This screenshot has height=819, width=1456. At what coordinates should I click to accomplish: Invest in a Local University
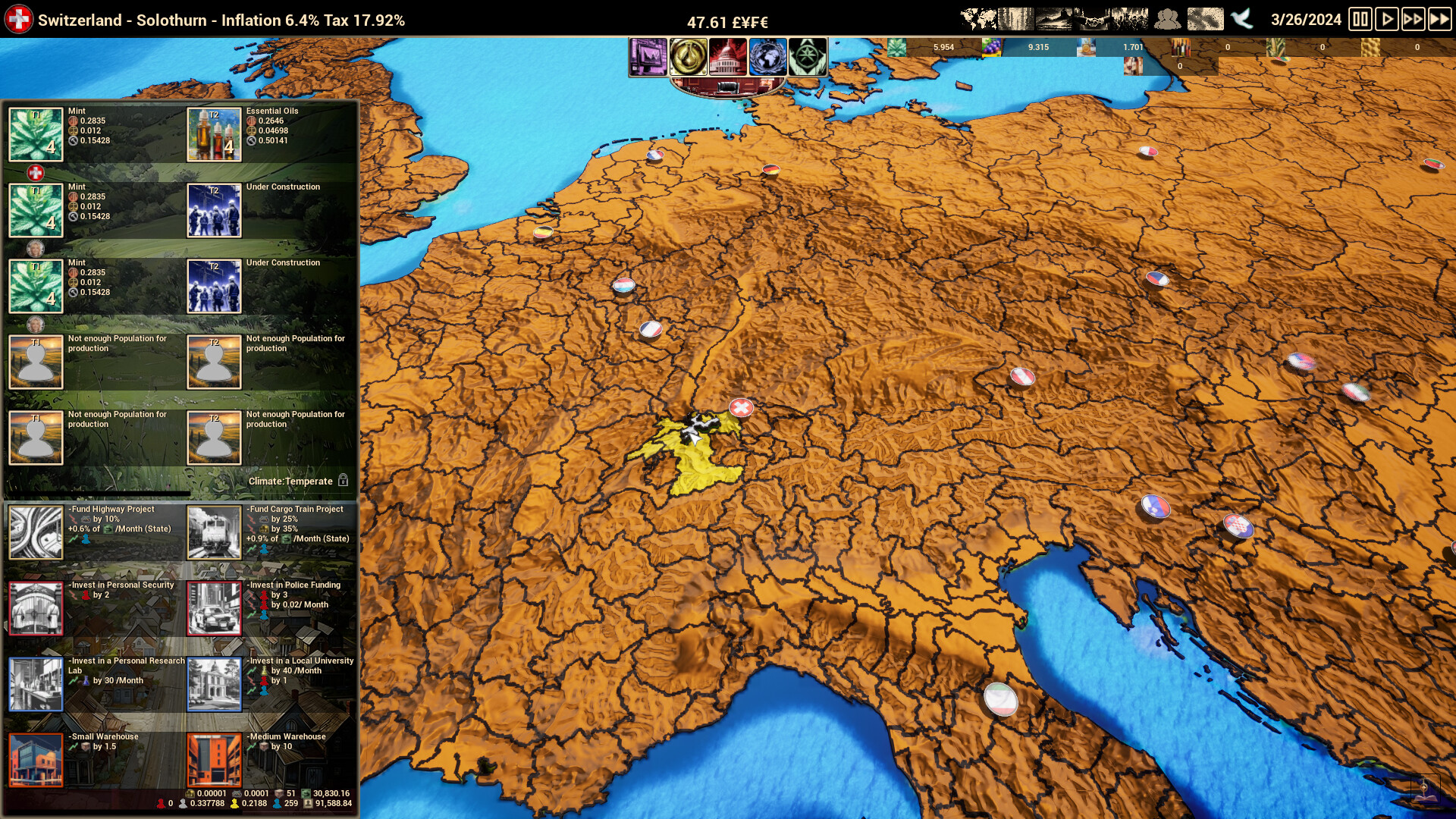215,684
